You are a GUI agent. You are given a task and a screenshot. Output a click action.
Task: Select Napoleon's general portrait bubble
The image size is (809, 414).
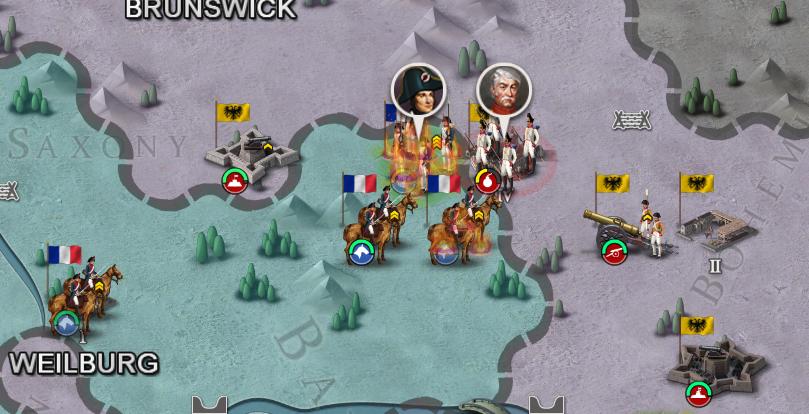(x=418, y=90)
